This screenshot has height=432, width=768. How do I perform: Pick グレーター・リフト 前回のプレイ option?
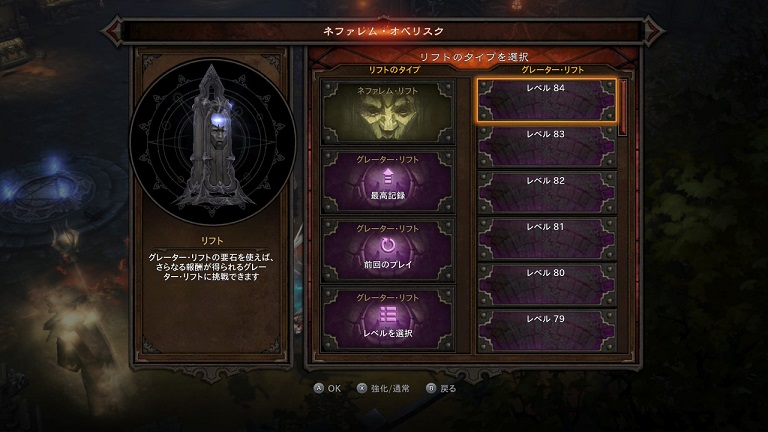coord(387,248)
